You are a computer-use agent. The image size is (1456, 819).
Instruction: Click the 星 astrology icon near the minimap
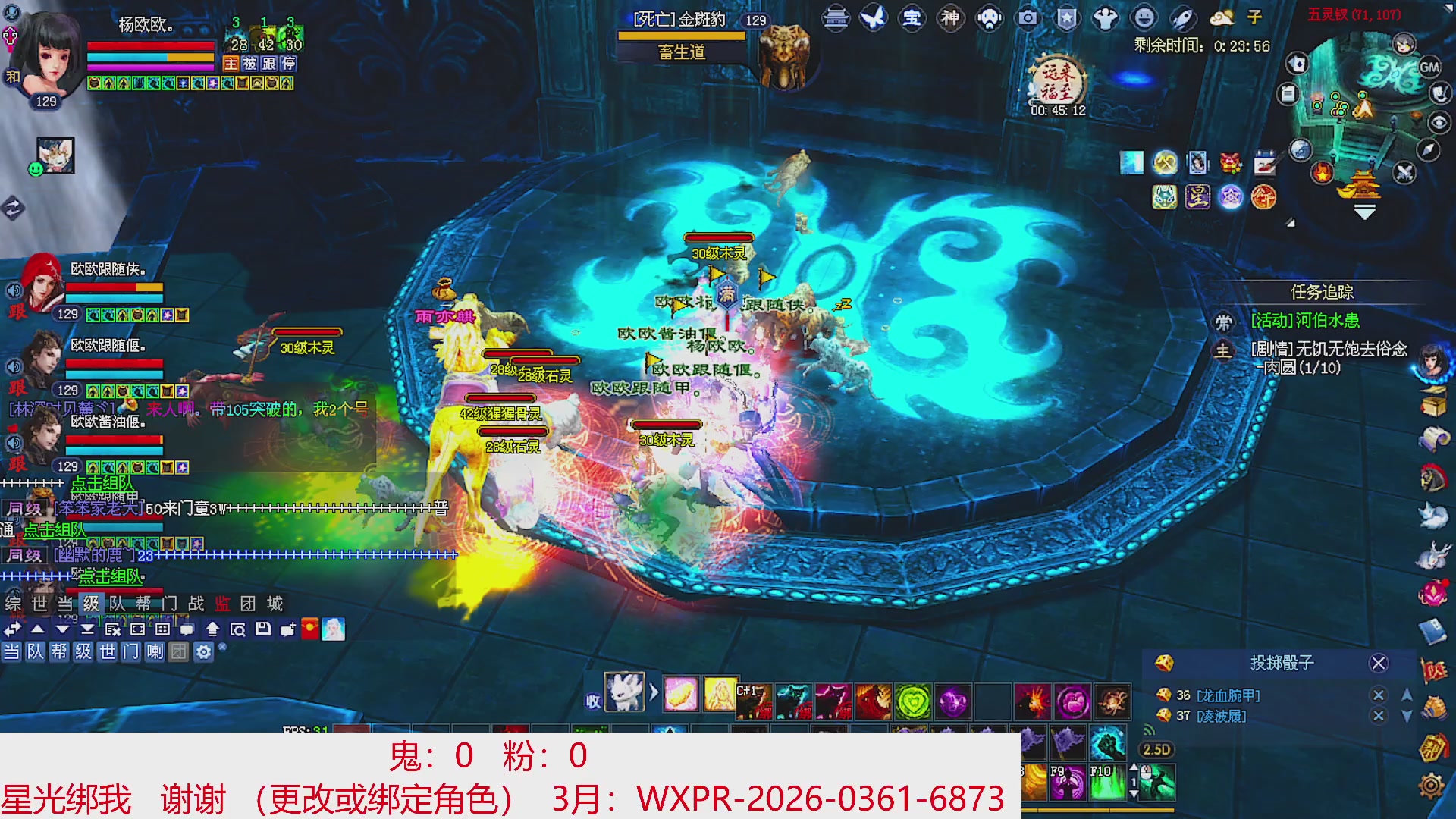click(x=1198, y=196)
